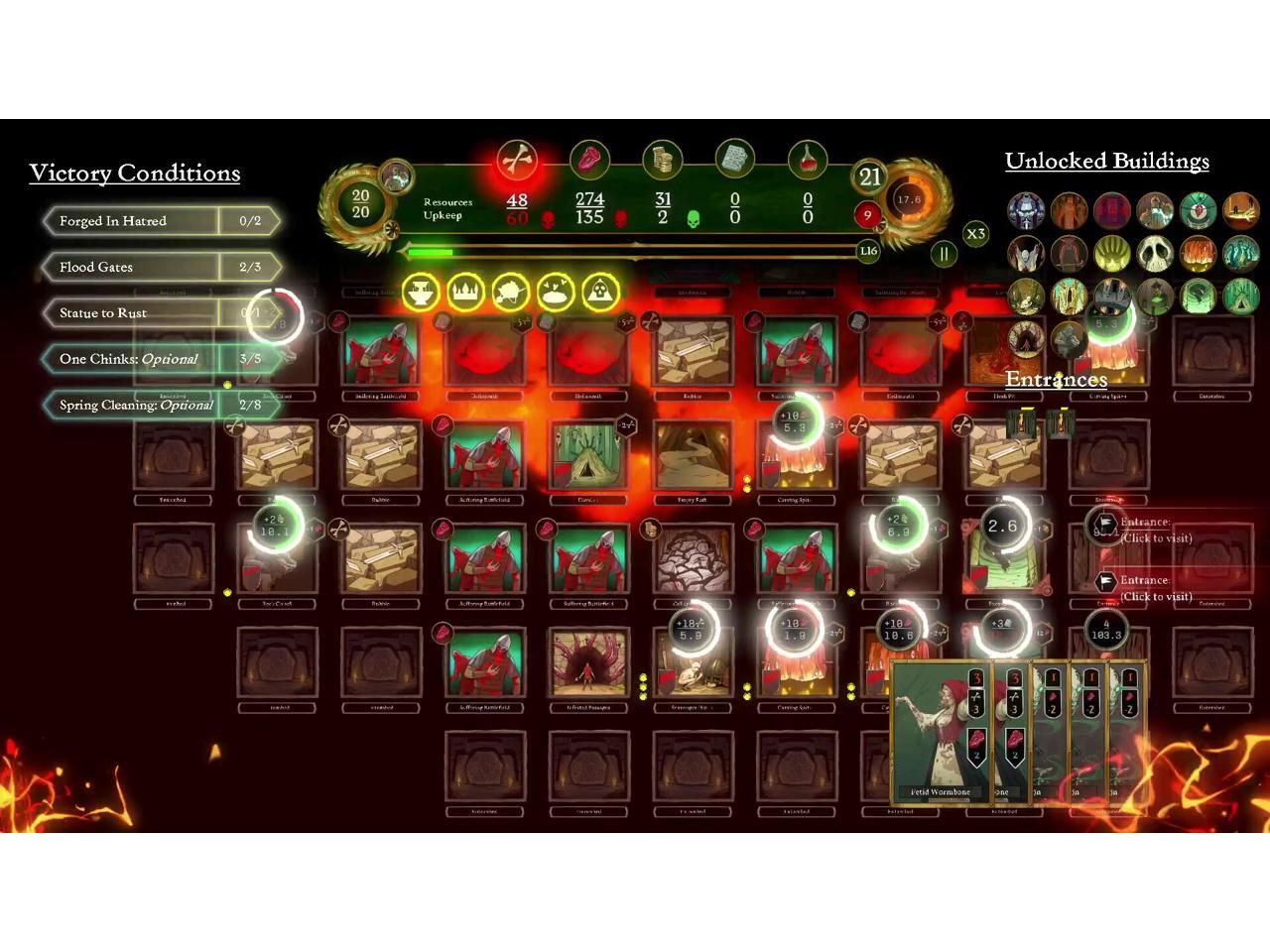Pause the game with the pause button
This screenshot has width=1270, height=952.
(944, 254)
